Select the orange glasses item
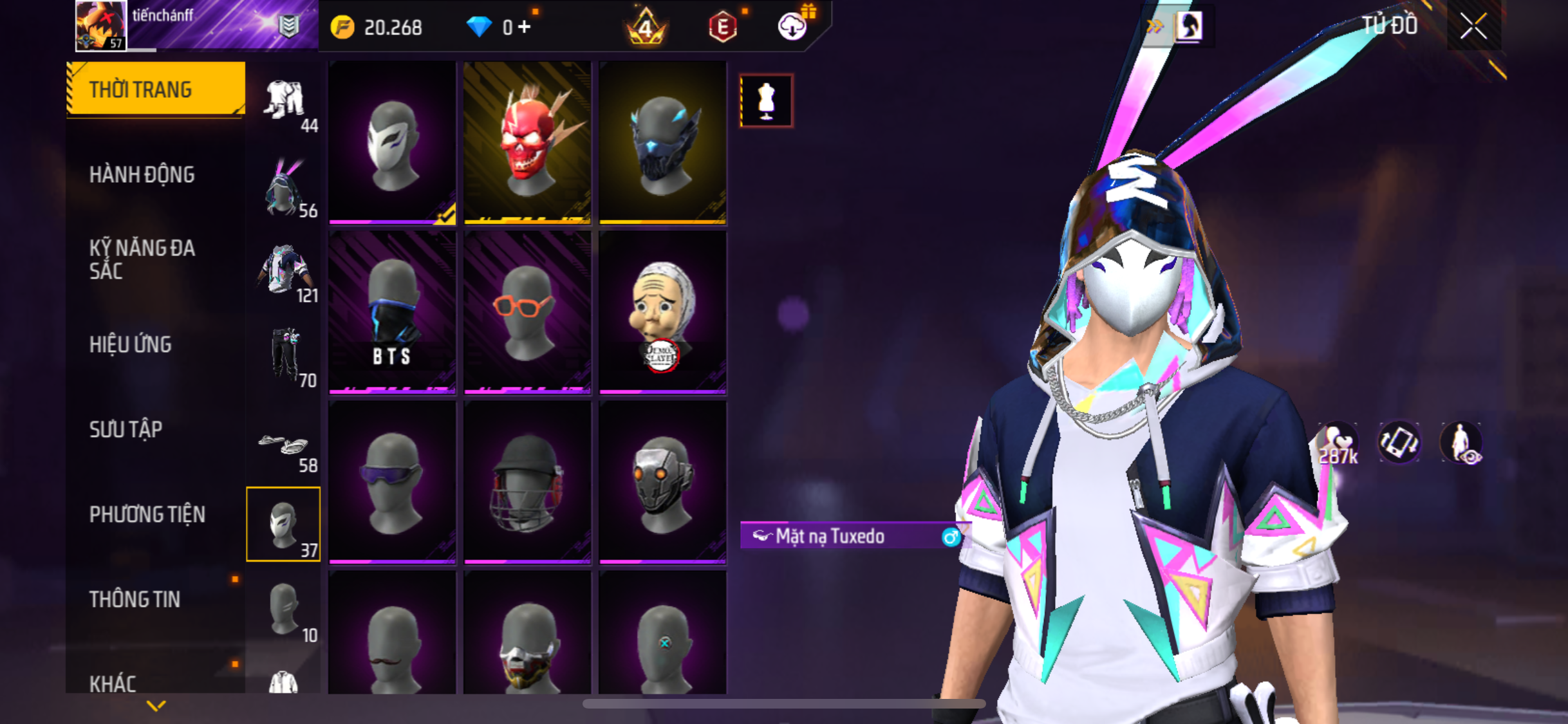This screenshot has width=1568, height=724. [x=527, y=313]
